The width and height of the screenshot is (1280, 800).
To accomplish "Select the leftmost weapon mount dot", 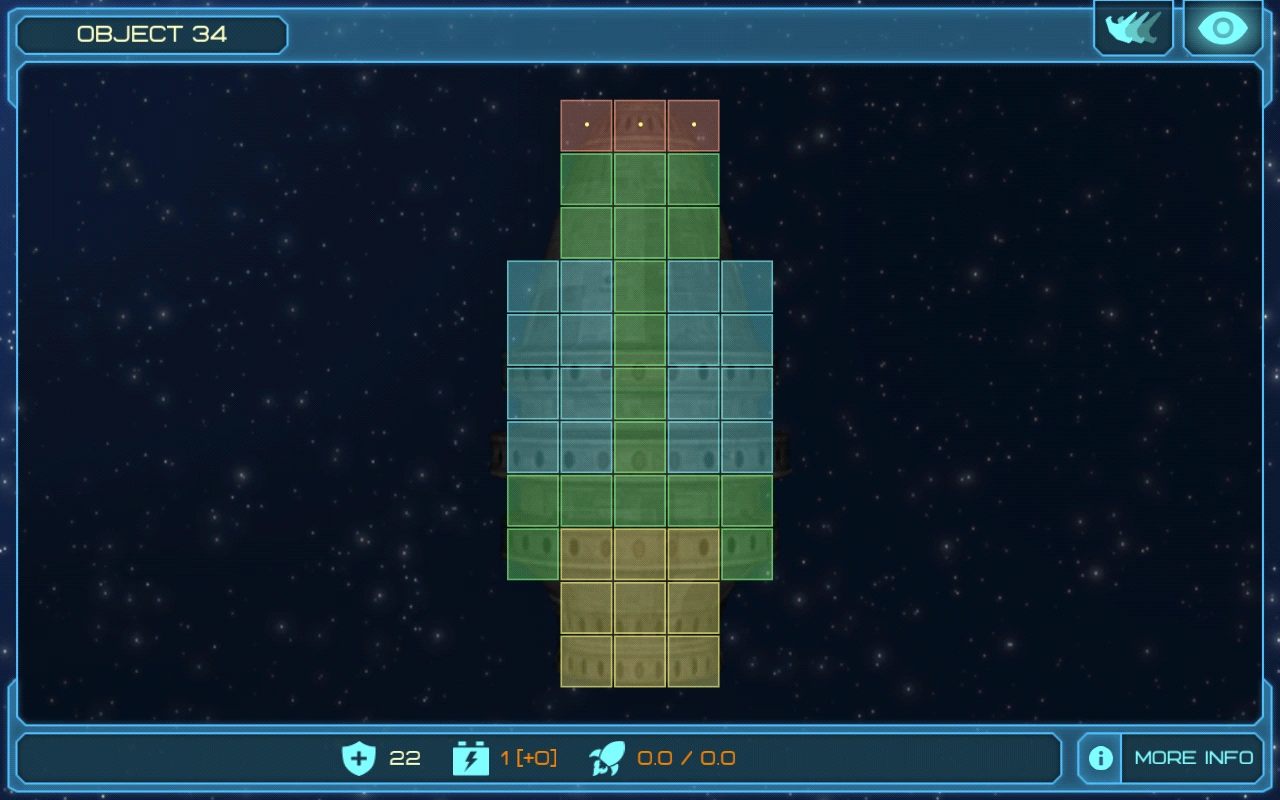I will tap(588, 123).
